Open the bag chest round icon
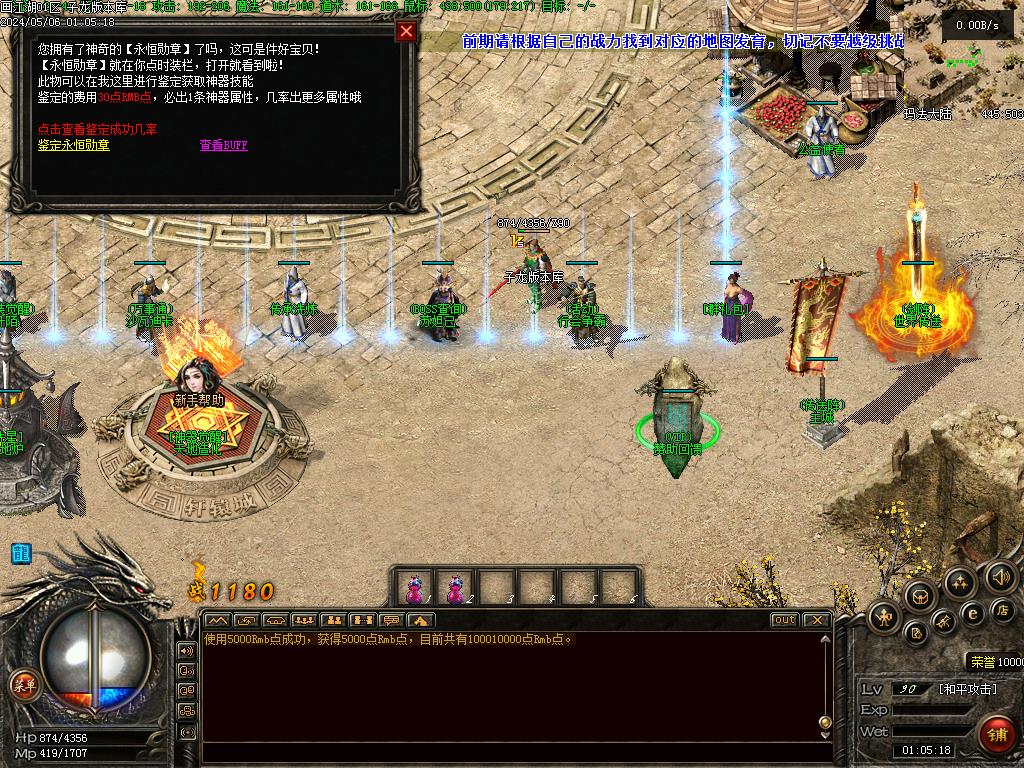The width and height of the screenshot is (1024, 768). (x=921, y=597)
